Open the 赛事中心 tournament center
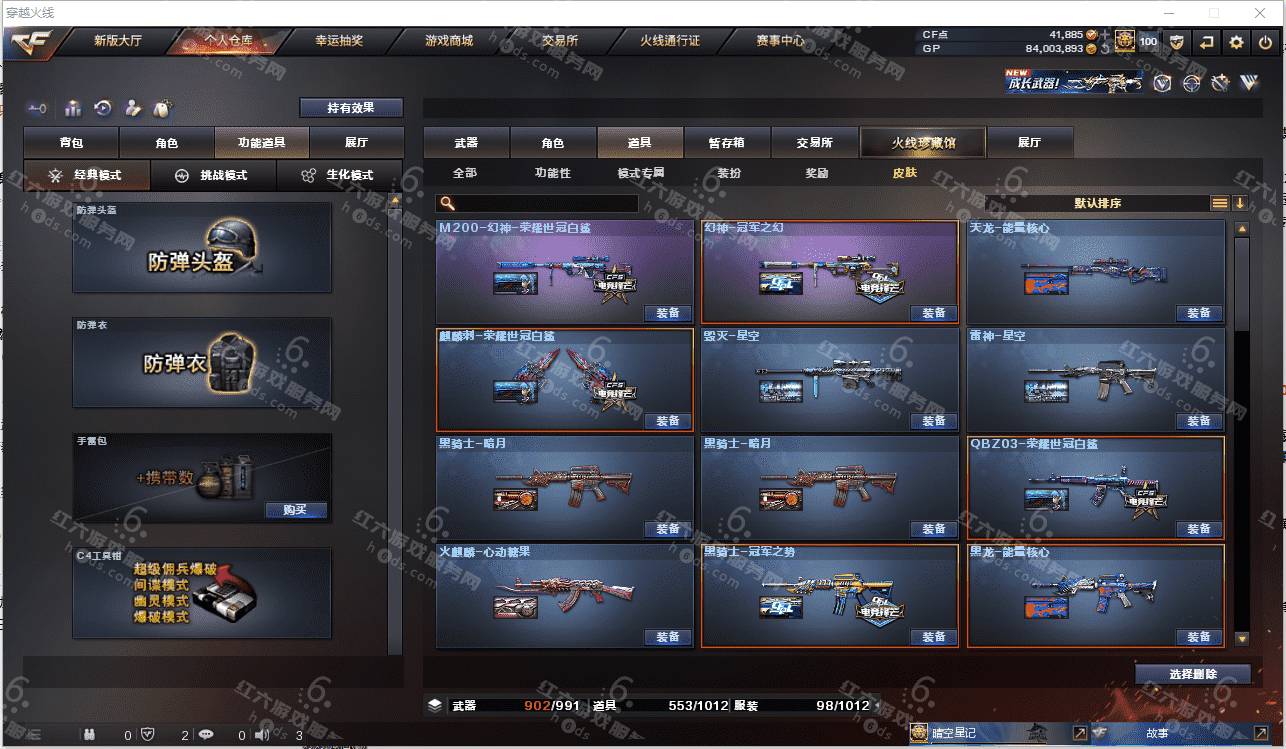Screen dimensions: 1286x749 pyautogui.click(x=780, y=41)
